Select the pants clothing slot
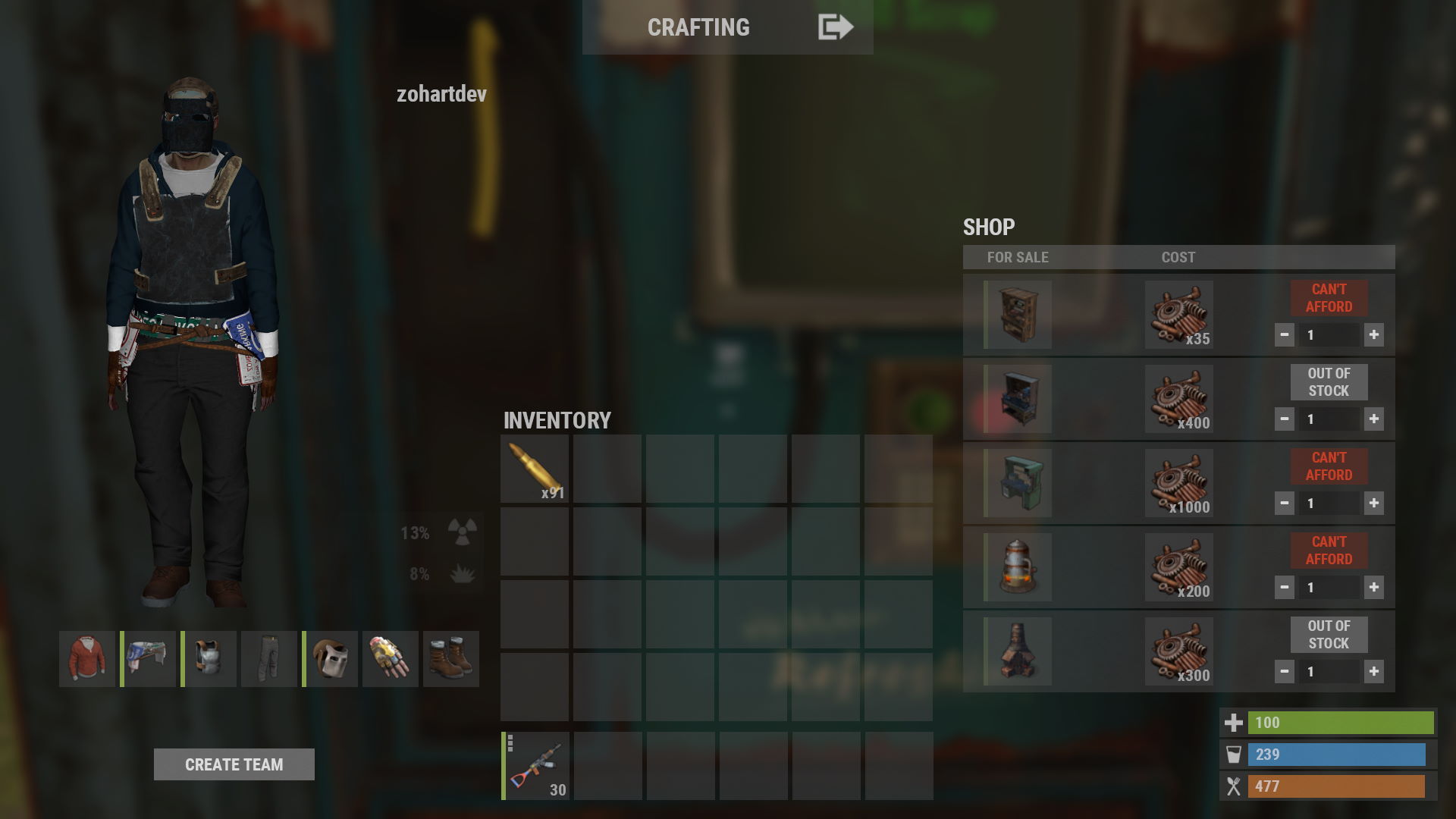The height and width of the screenshot is (819, 1456). click(x=269, y=658)
